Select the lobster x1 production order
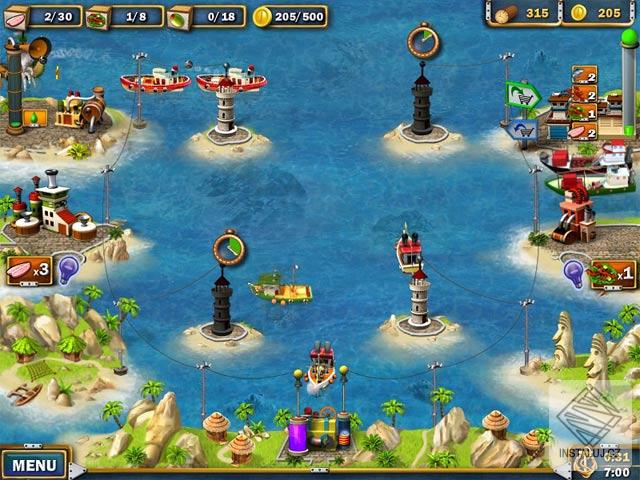 point(613,273)
